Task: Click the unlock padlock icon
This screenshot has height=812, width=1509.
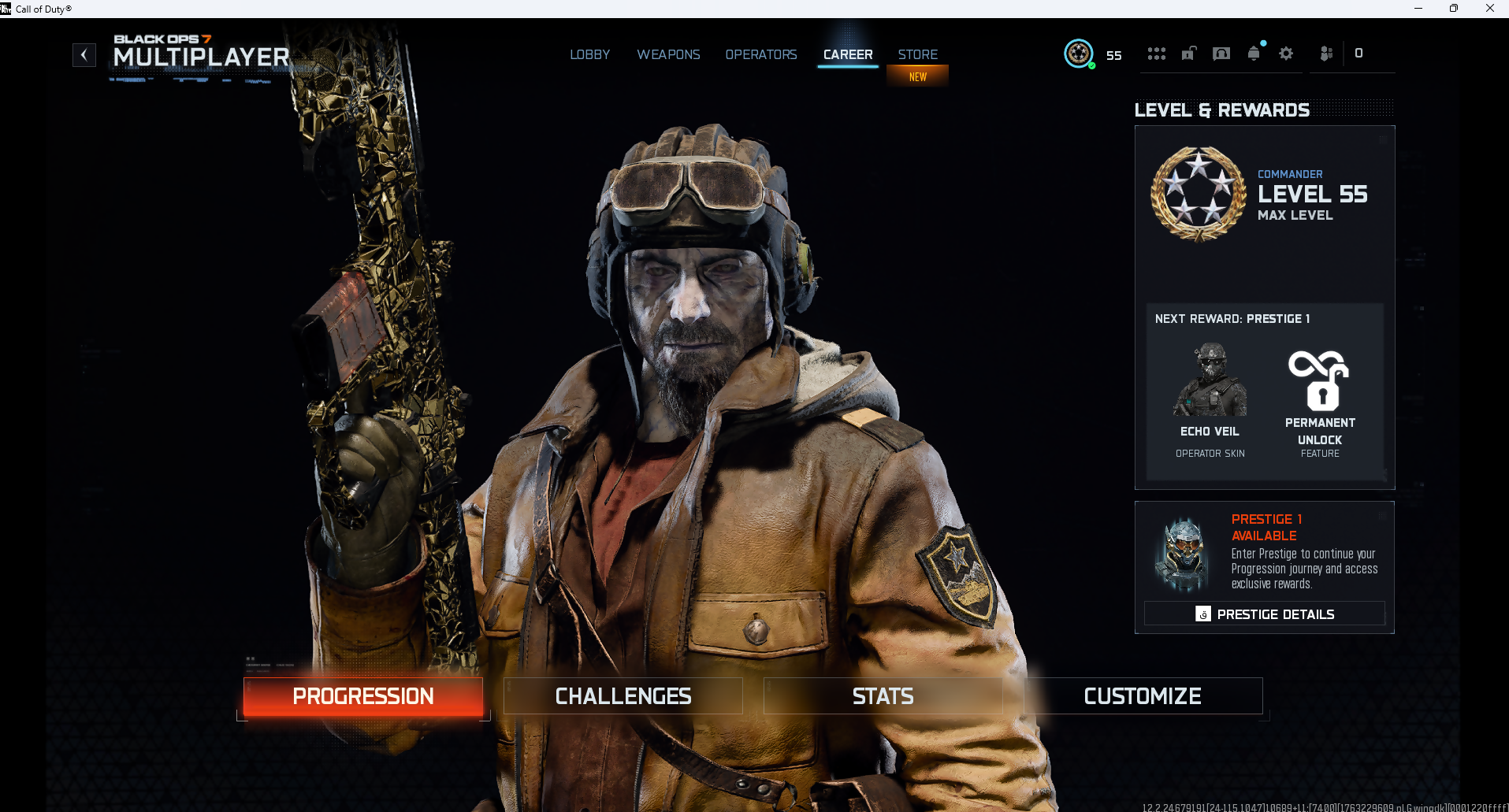Action: 1189,54
